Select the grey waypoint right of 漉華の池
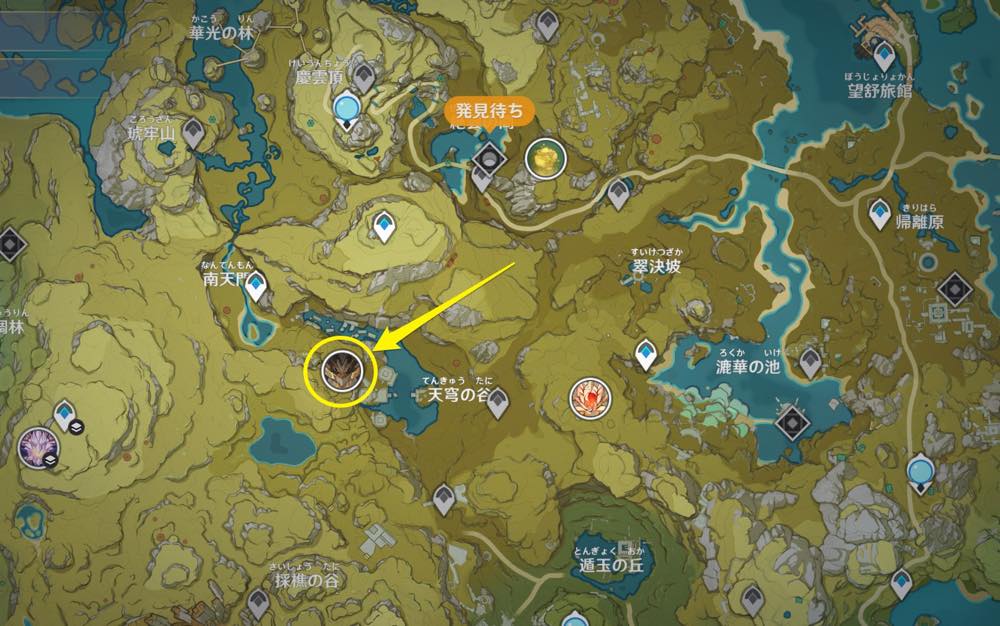This screenshot has width=1000, height=626. click(x=809, y=361)
